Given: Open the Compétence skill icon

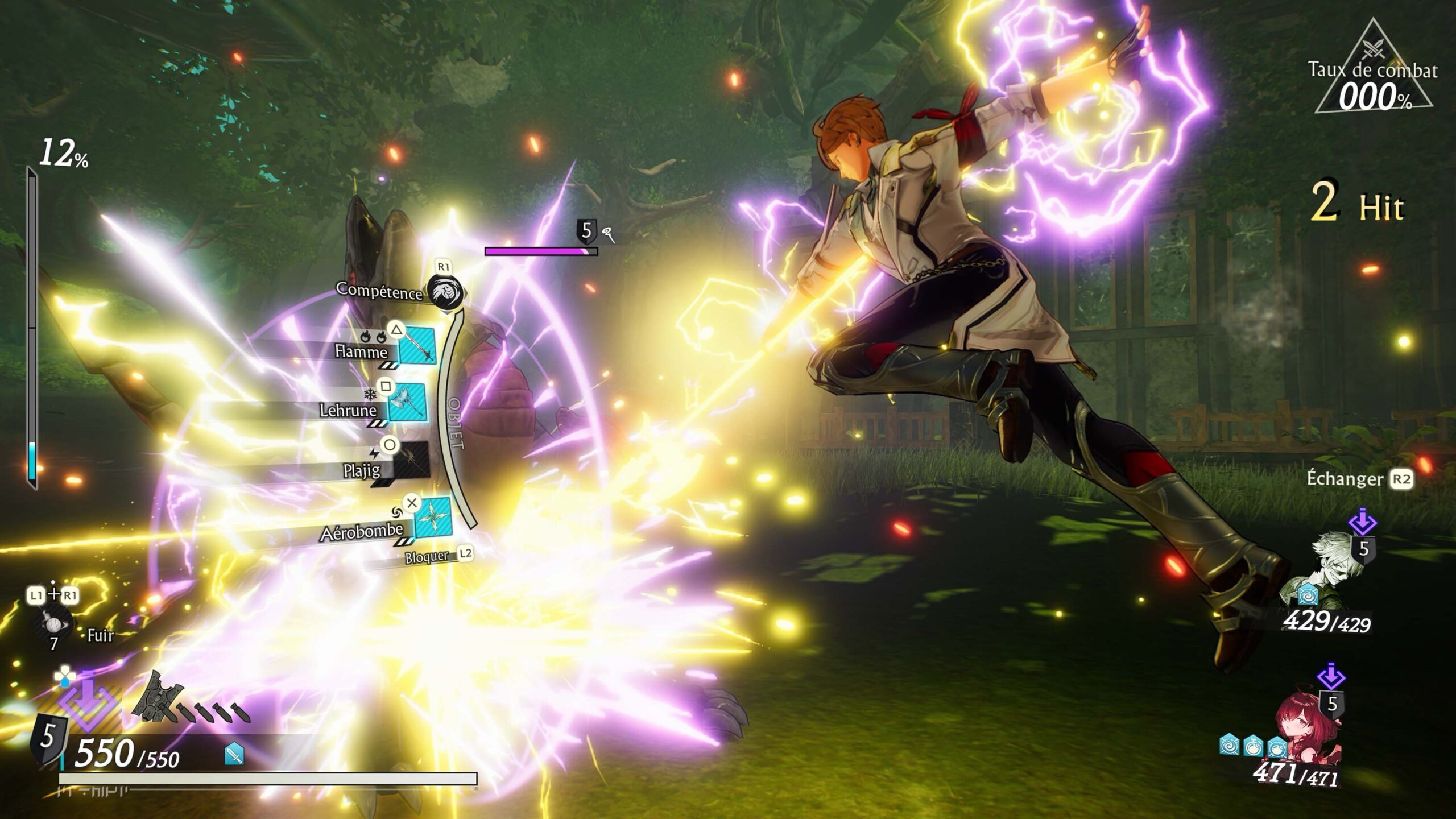Looking at the screenshot, I should (445, 291).
